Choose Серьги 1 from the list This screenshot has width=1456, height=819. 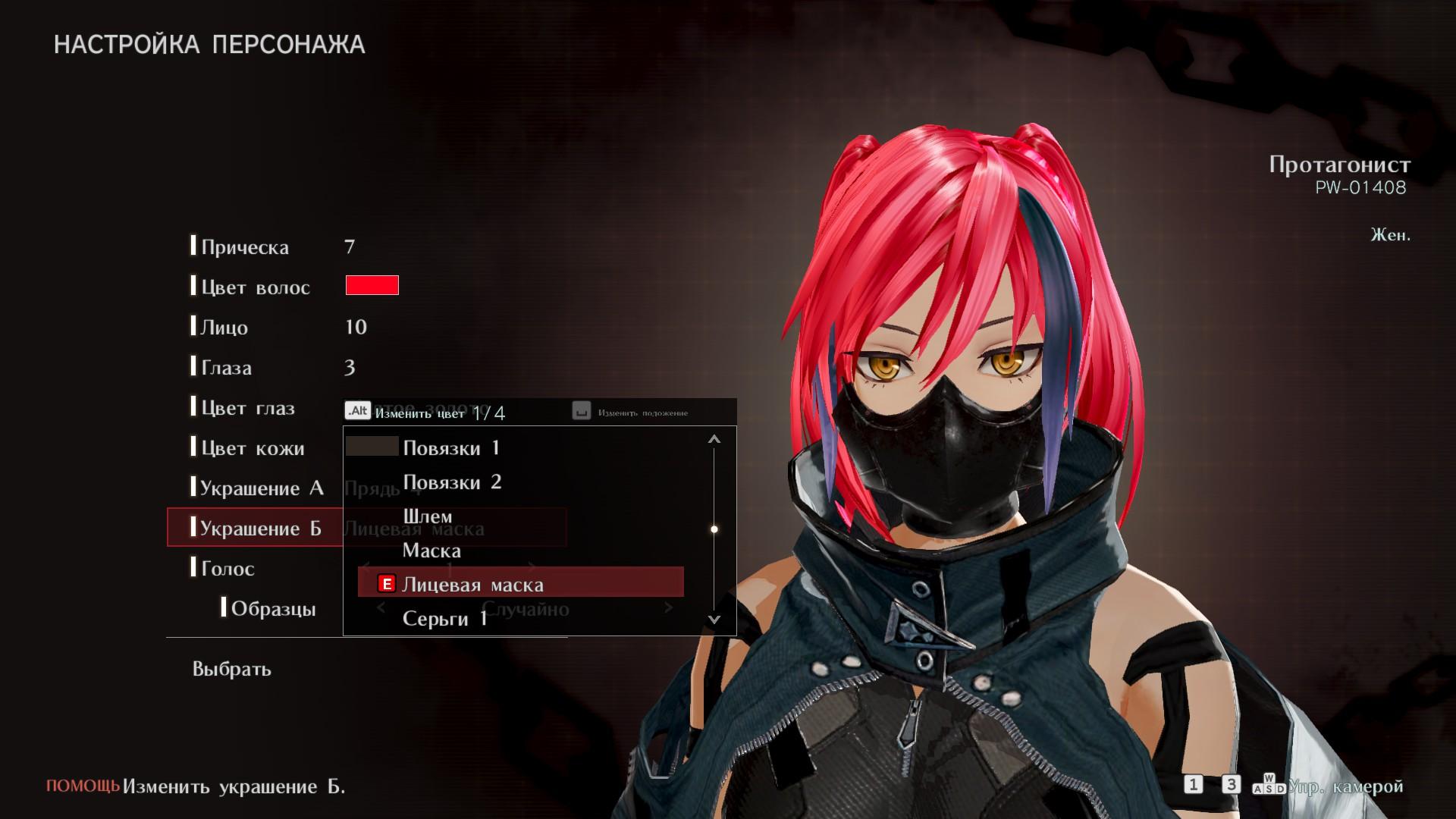(444, 619)
